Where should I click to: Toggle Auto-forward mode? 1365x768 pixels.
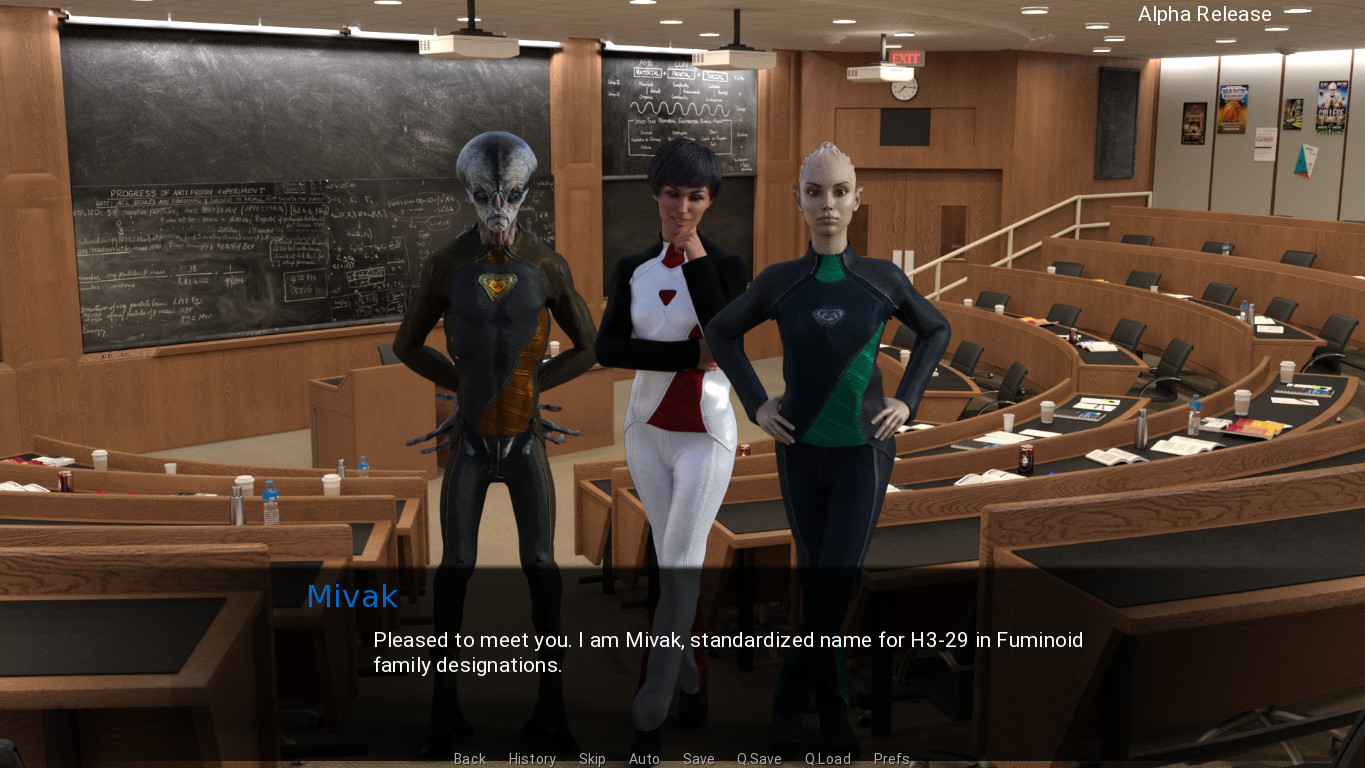[x=644, y=759]
